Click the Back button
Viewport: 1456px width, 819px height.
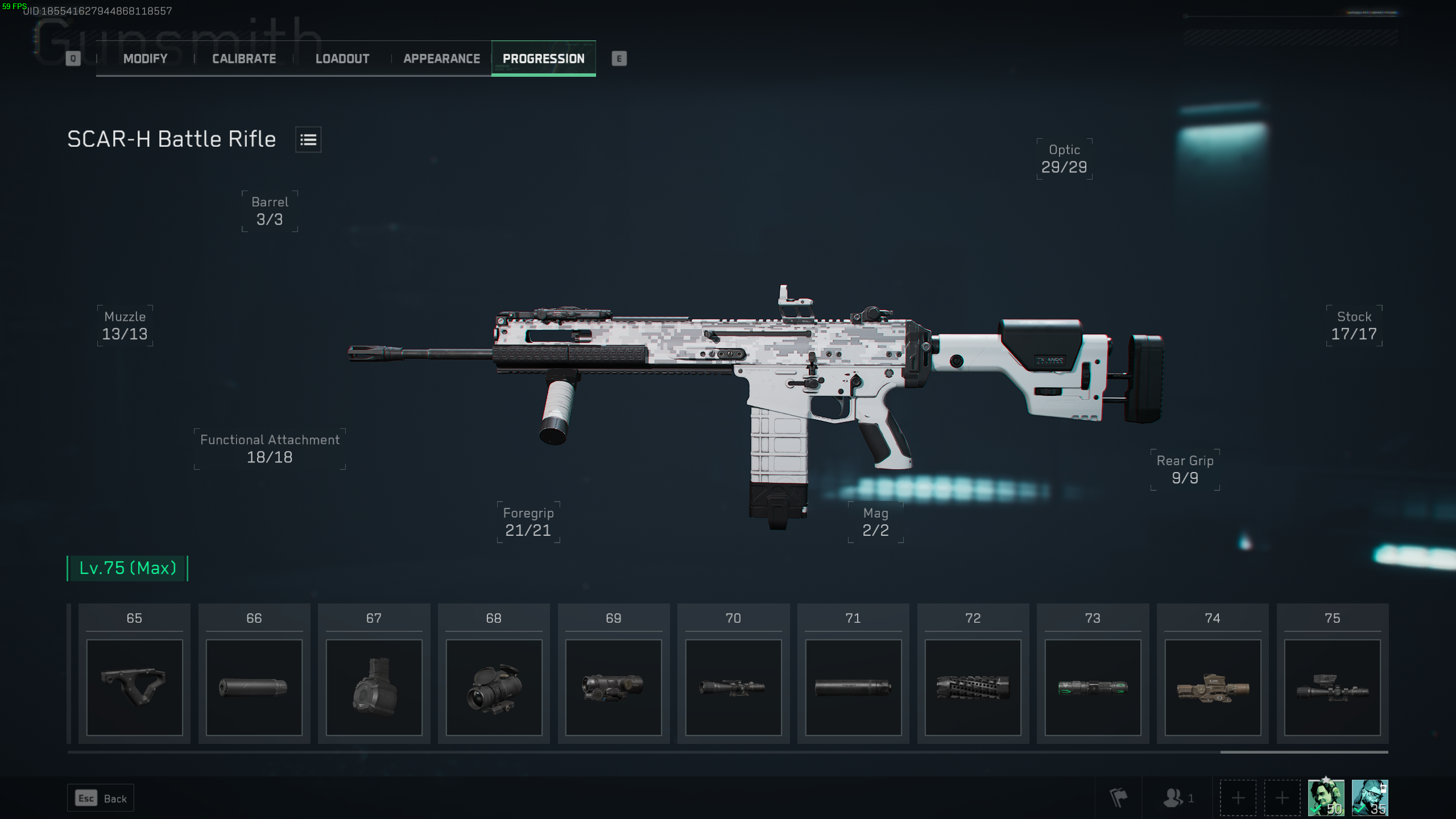point(100,797)
